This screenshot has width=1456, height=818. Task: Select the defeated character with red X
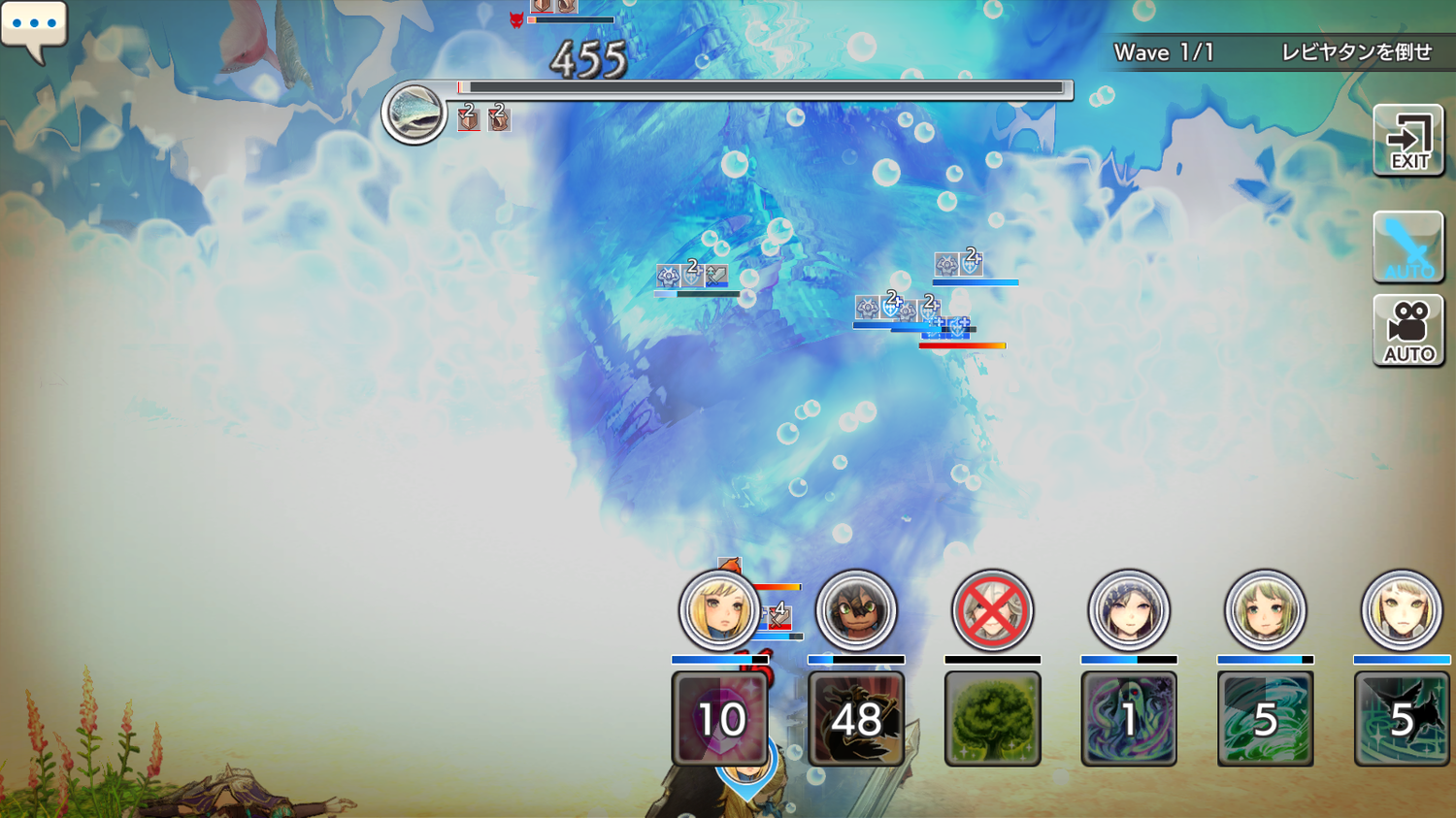pos(992,610)
